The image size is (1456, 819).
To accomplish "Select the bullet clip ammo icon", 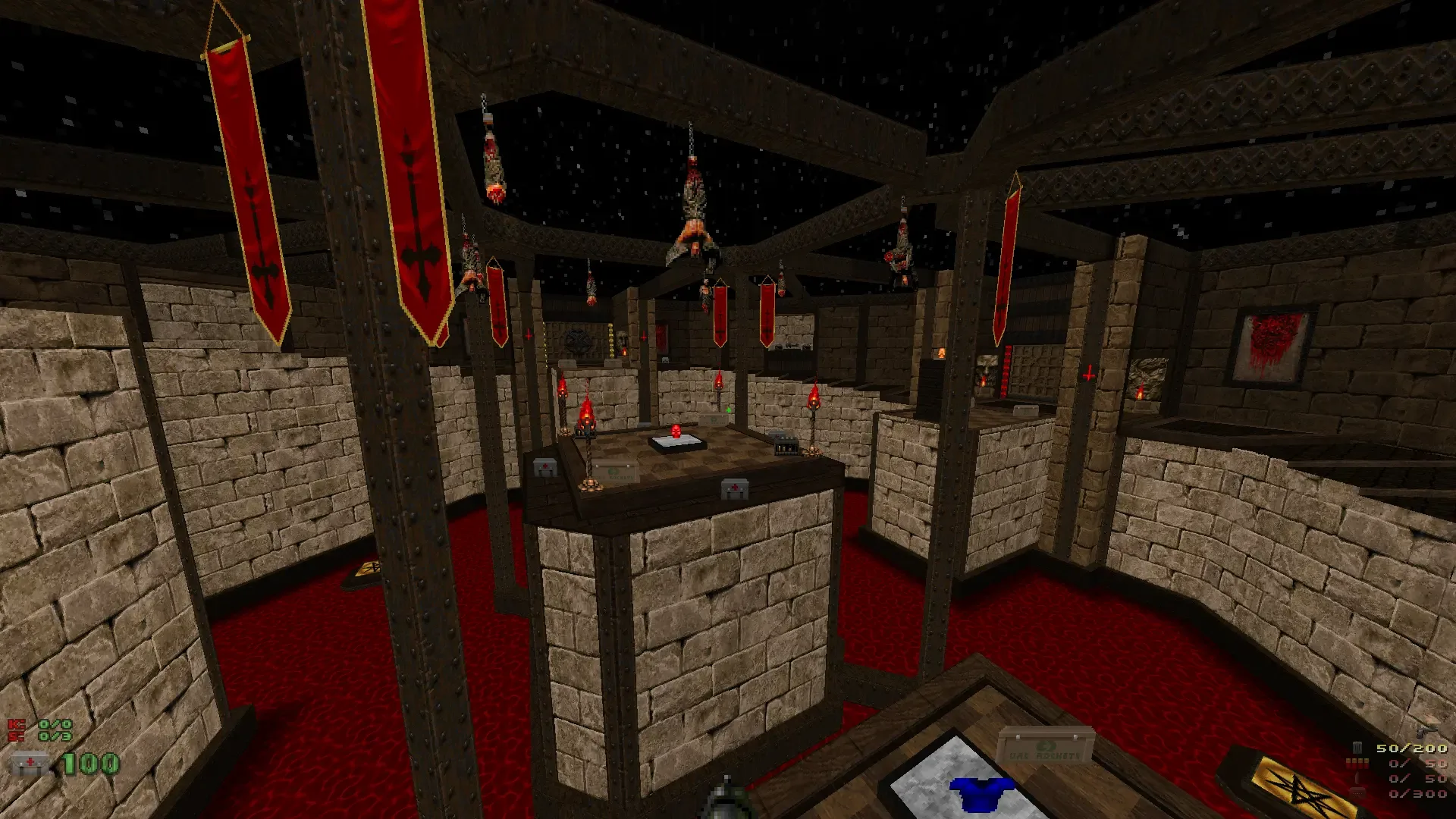I will (x=1357, y=748).
